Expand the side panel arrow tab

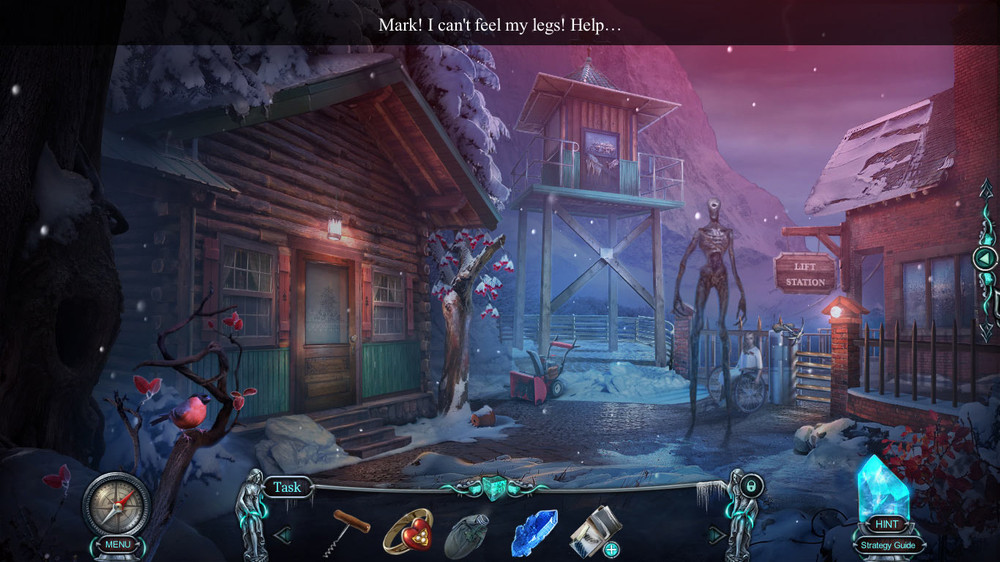[x=985, y=258]
